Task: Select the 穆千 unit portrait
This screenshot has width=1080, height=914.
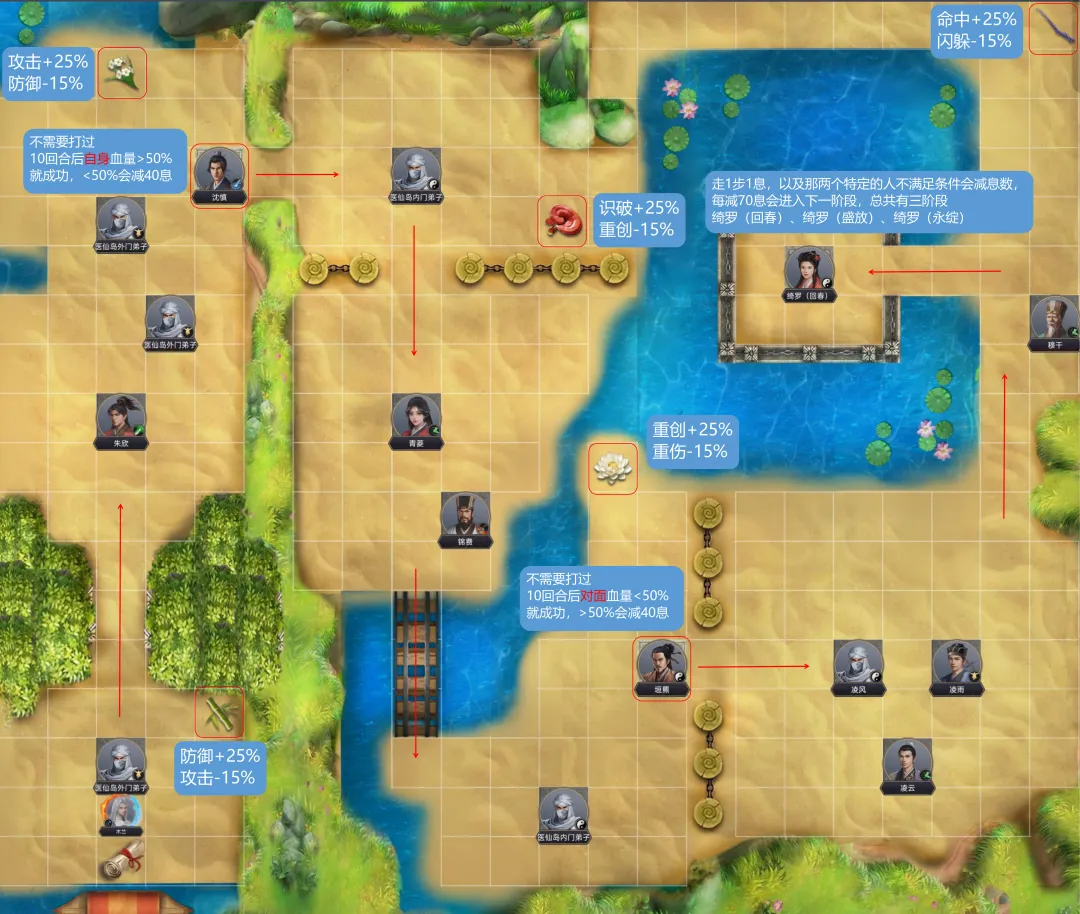Action: (x=1054, y=319)
